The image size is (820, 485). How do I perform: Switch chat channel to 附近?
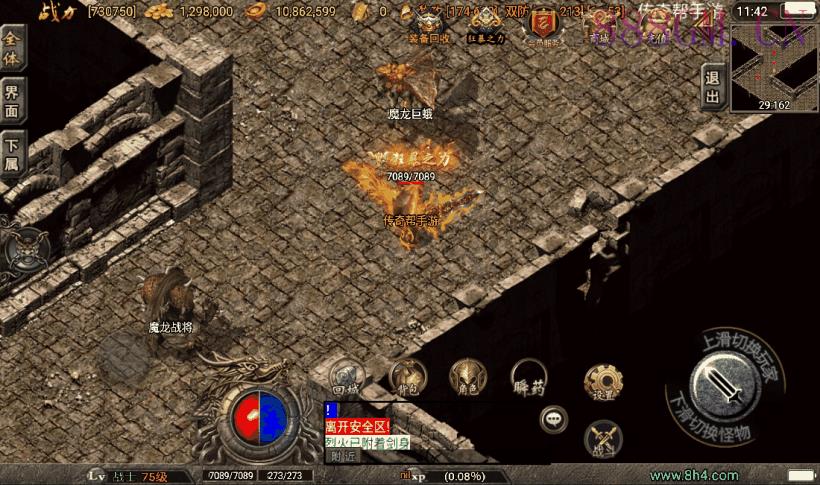coord(343,456)
